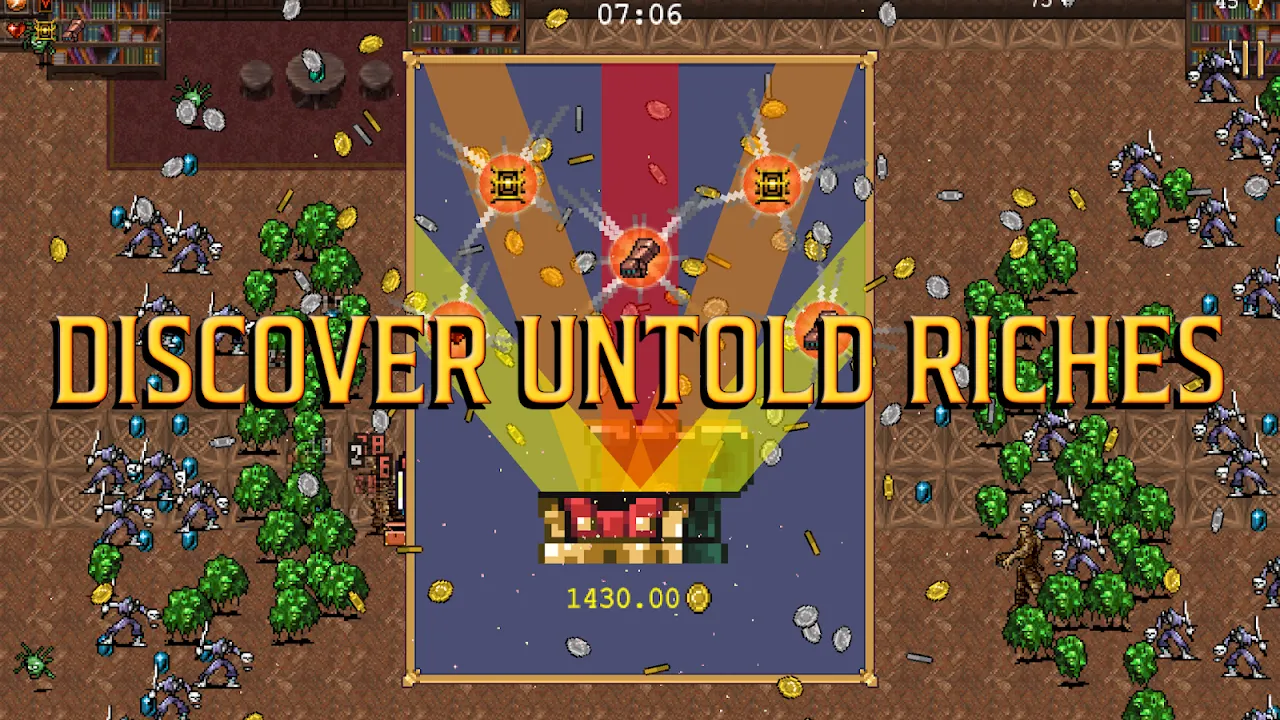
Task: Click the coin count 45 in the corner
Action: point(1228,4)
